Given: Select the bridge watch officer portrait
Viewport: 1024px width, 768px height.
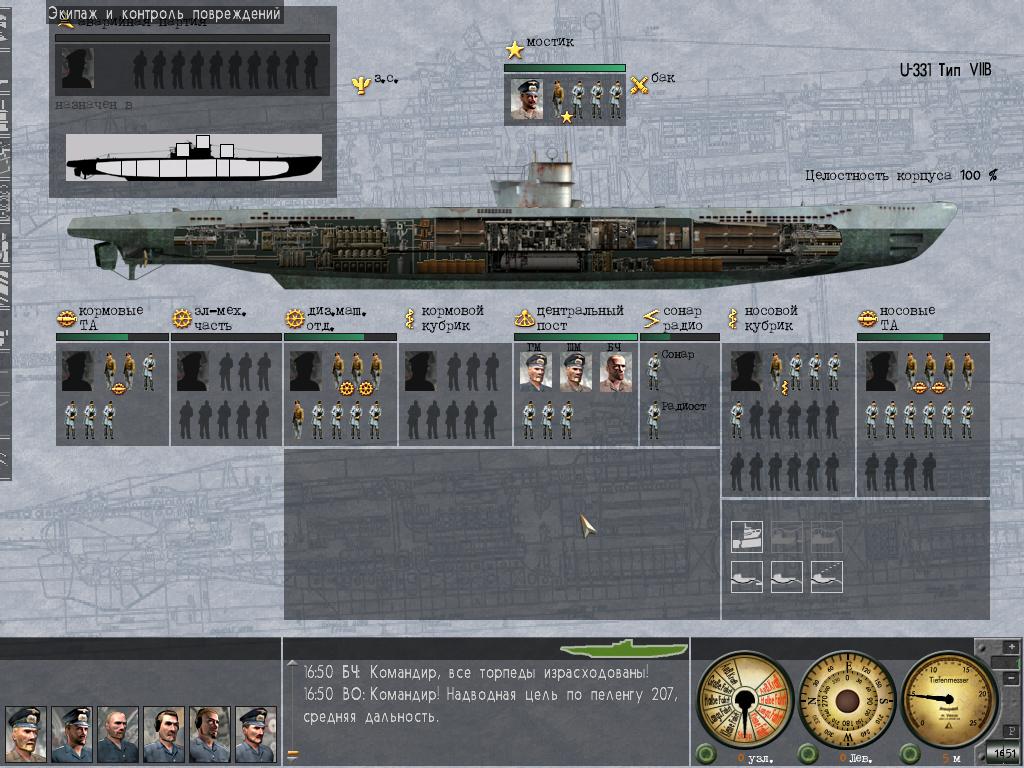Looking at the screenshot, I should [x=527, y=99].
